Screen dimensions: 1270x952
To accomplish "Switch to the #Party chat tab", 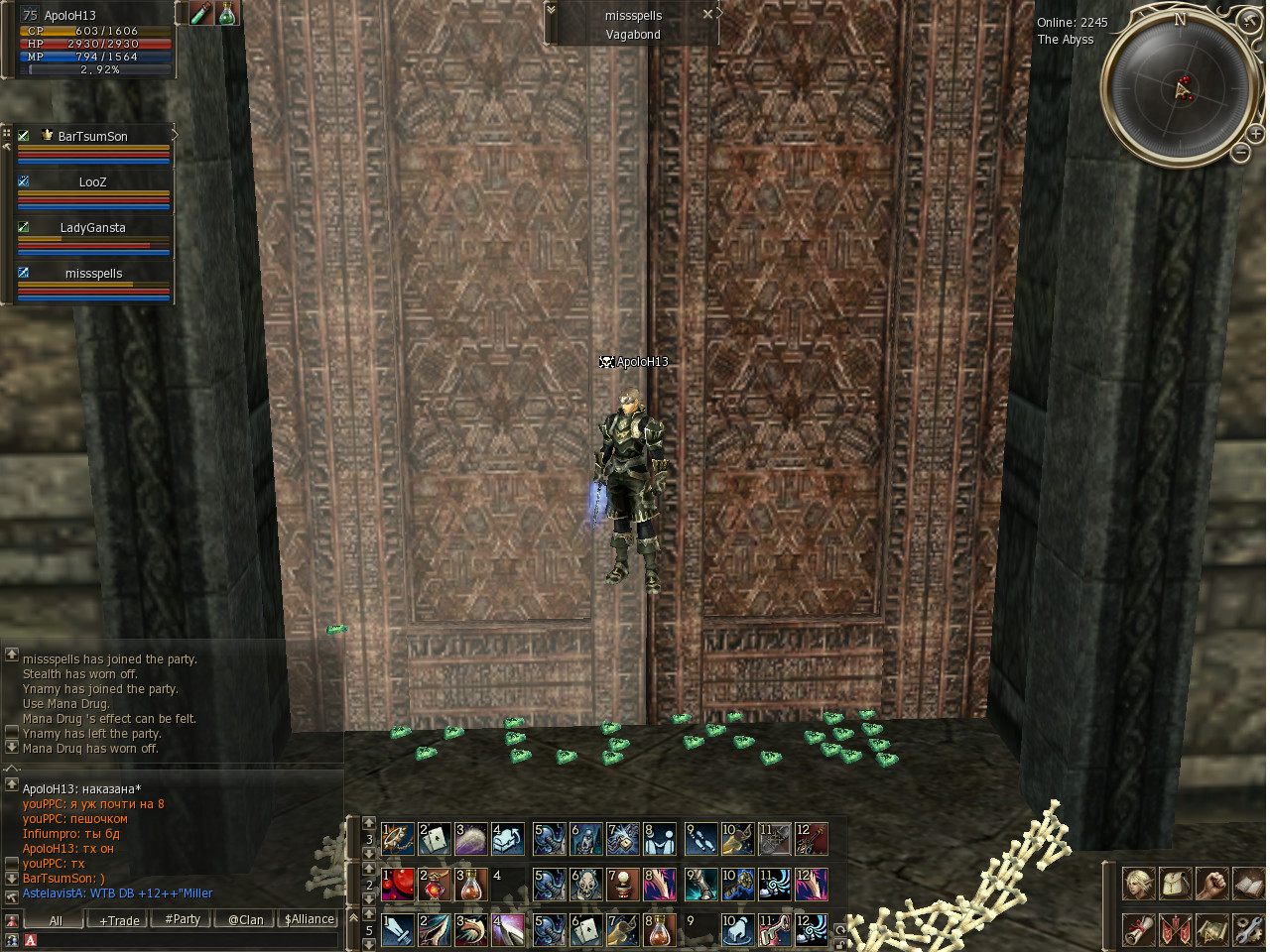I will click(183, 920).
